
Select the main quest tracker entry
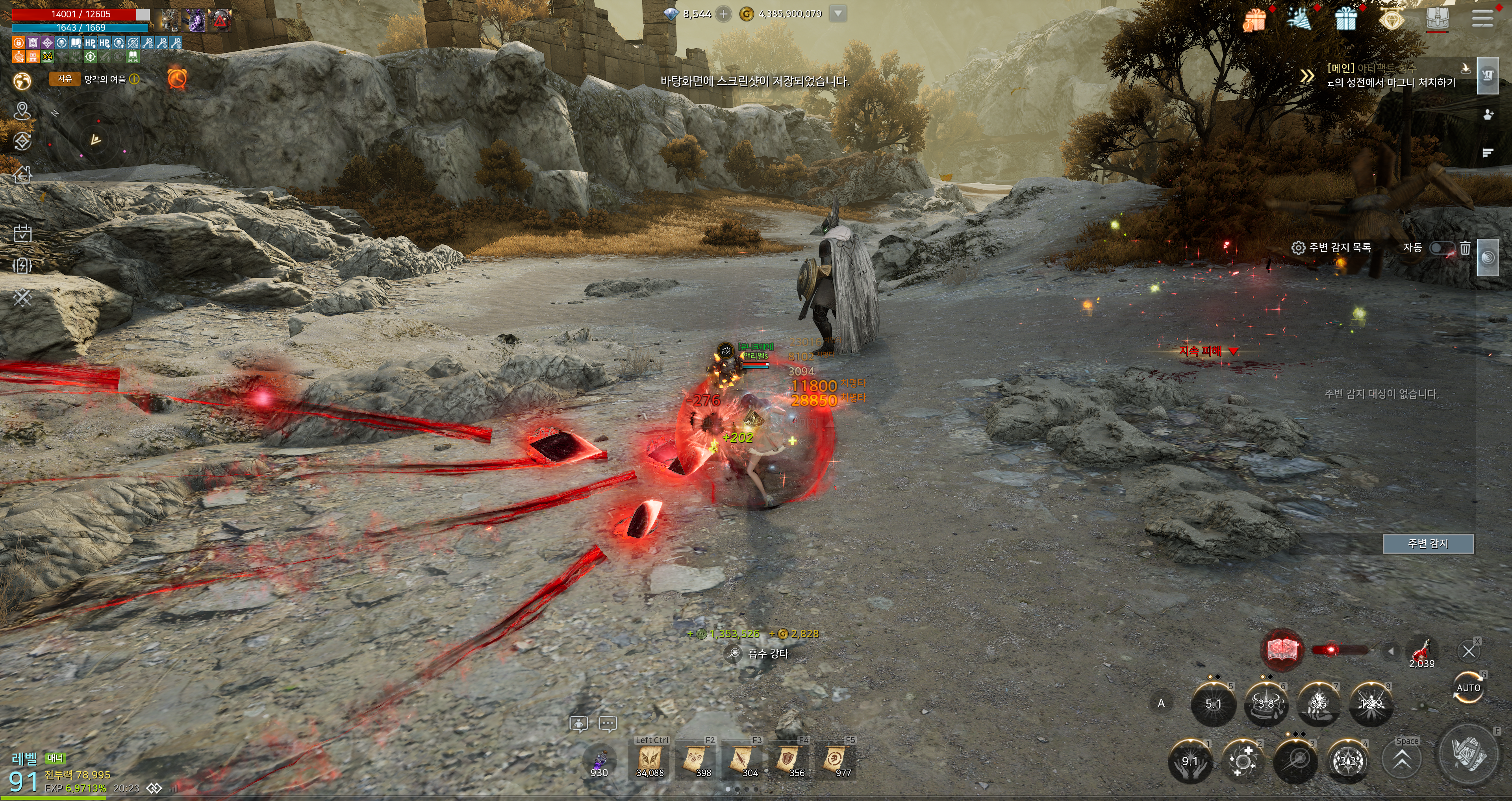[x=1391, y=76]
